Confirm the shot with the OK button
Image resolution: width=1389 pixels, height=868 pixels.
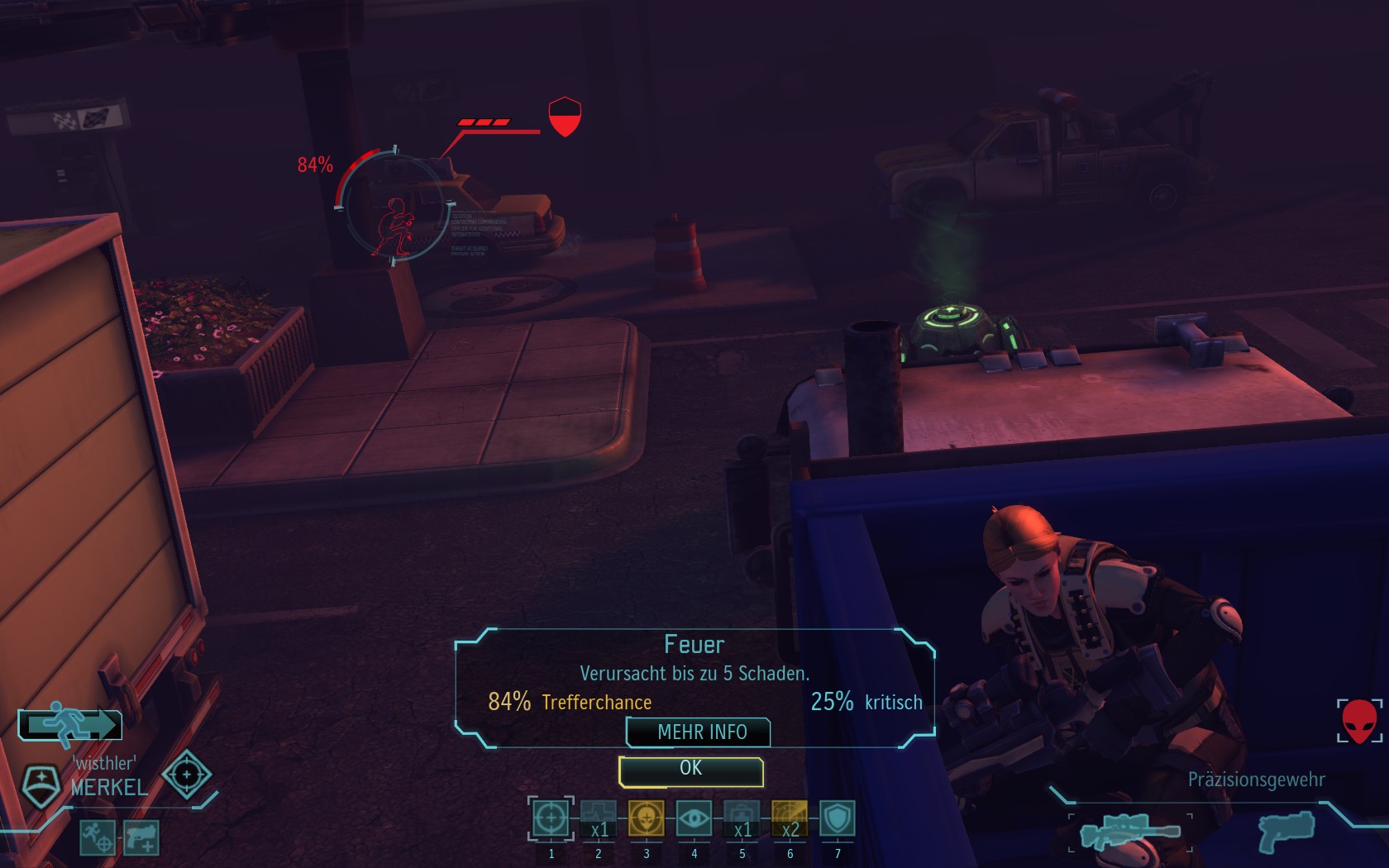690,770
